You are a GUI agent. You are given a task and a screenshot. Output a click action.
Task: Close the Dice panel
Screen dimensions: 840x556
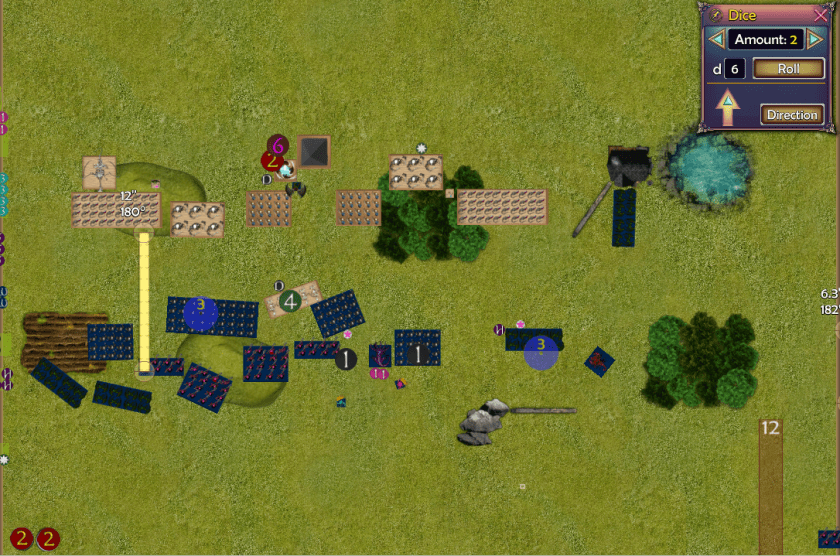(821, 15)
